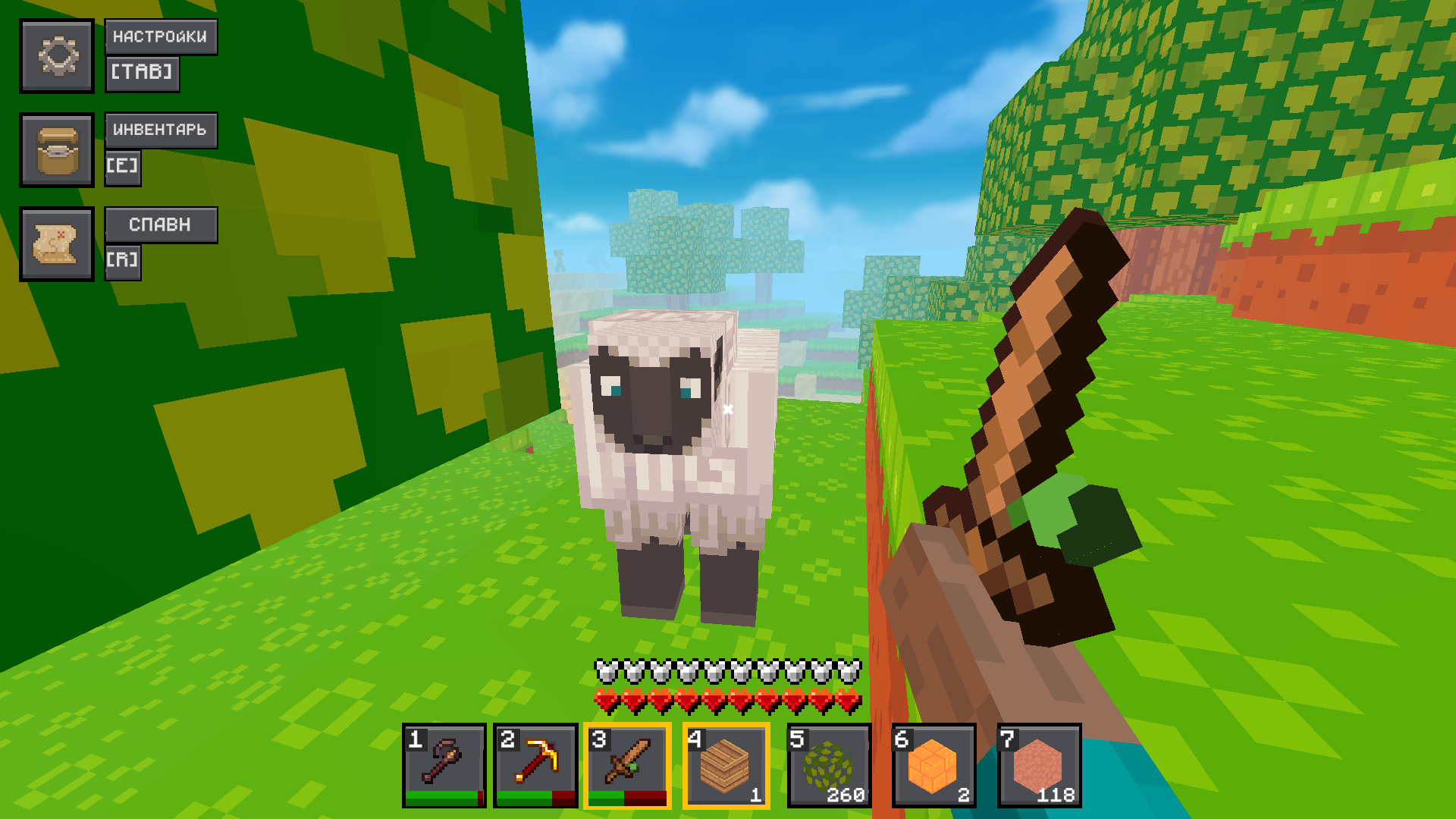Click the [TAB] keybind label
Viewport: 1456px width, 819px height.
pyautogui.click(x=143, y=73)
